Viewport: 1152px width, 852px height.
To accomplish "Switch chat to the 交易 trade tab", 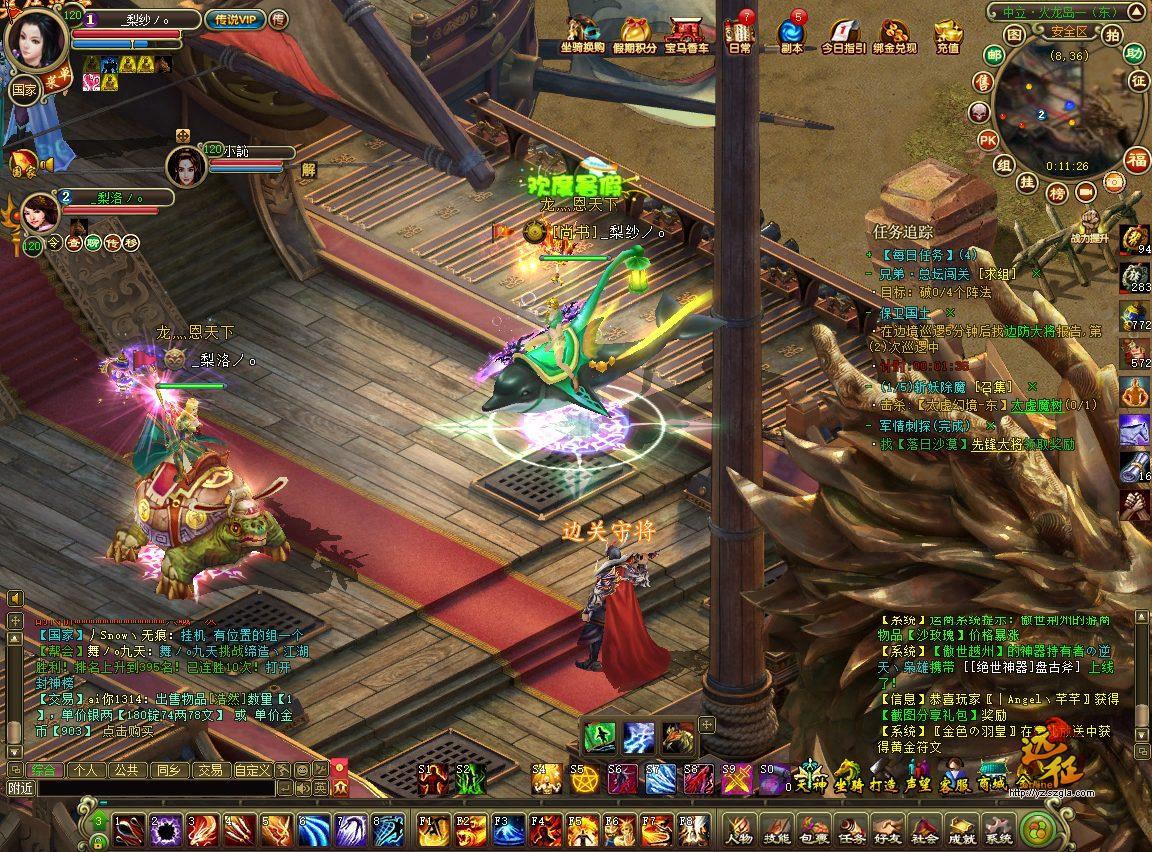I will [209, 770].
